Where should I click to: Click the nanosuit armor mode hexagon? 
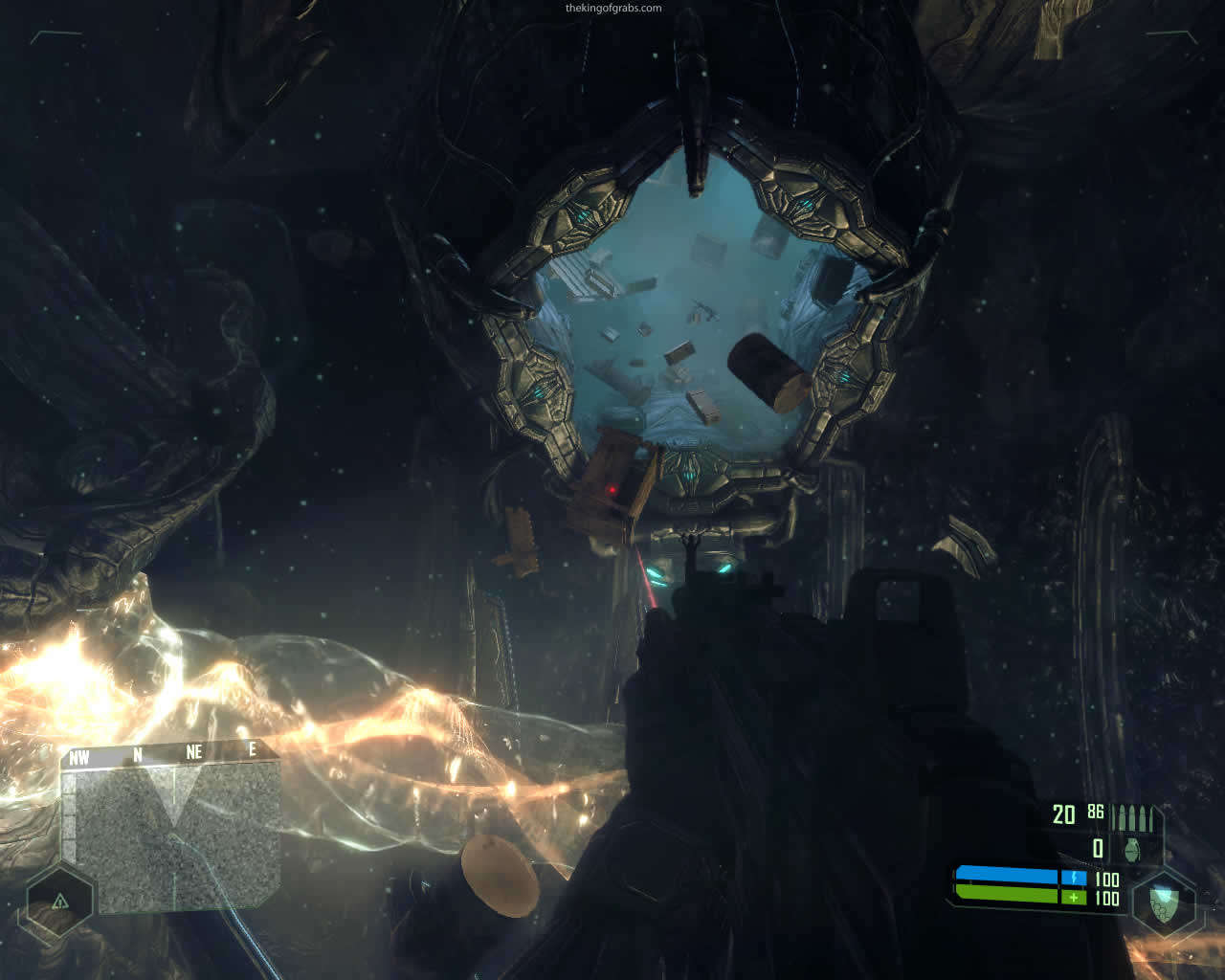coord(1162,902)
